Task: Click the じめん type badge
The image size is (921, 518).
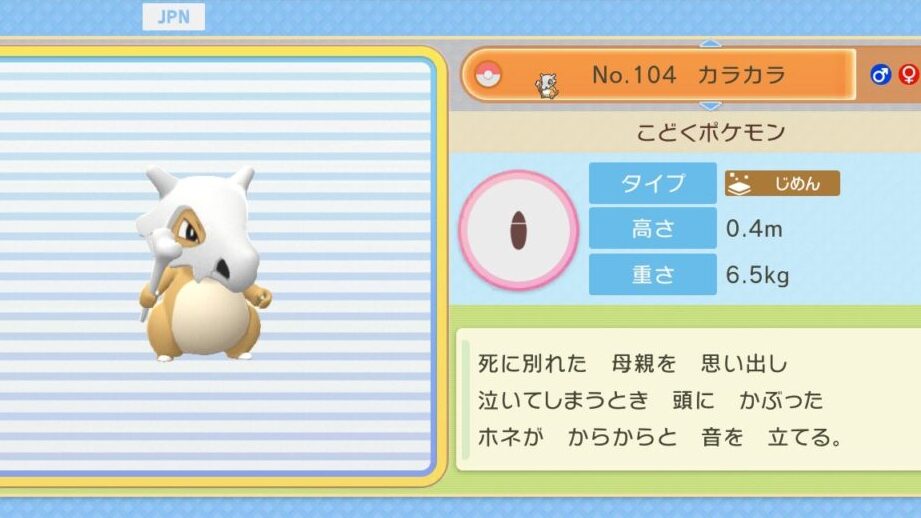Action: (782, 183)
